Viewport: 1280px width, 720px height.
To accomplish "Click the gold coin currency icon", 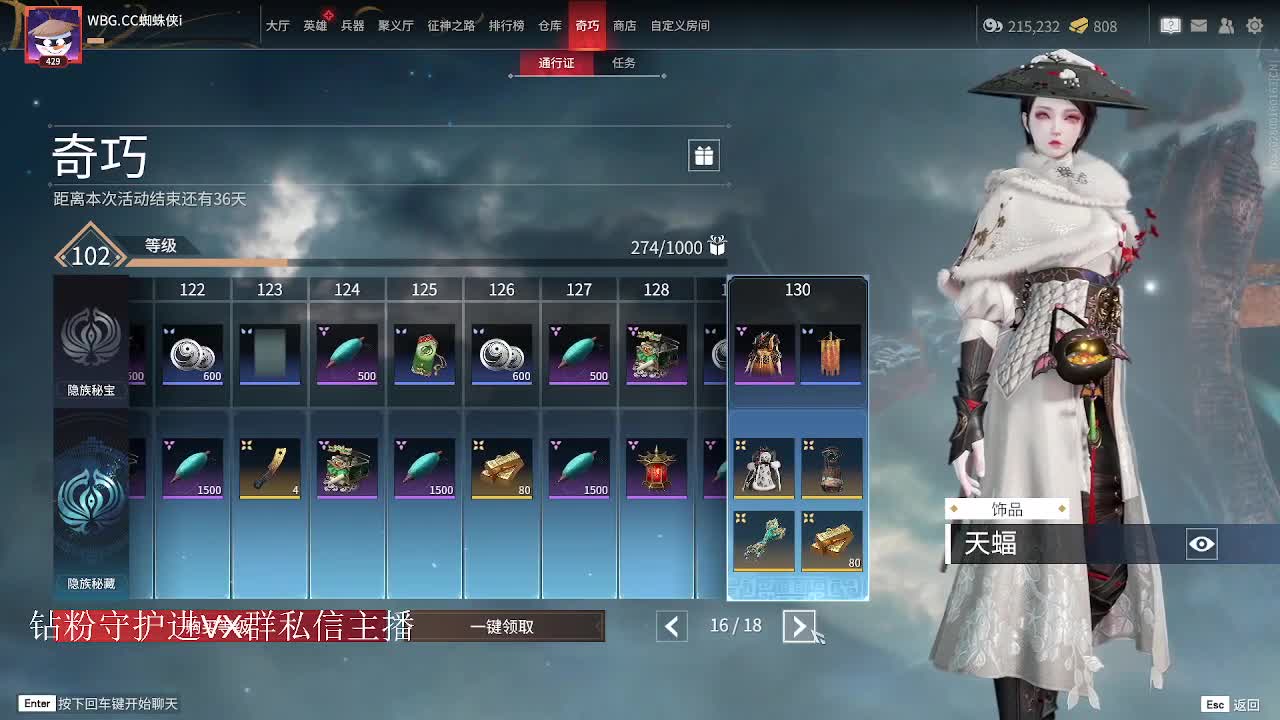I will coord(1077,27).
